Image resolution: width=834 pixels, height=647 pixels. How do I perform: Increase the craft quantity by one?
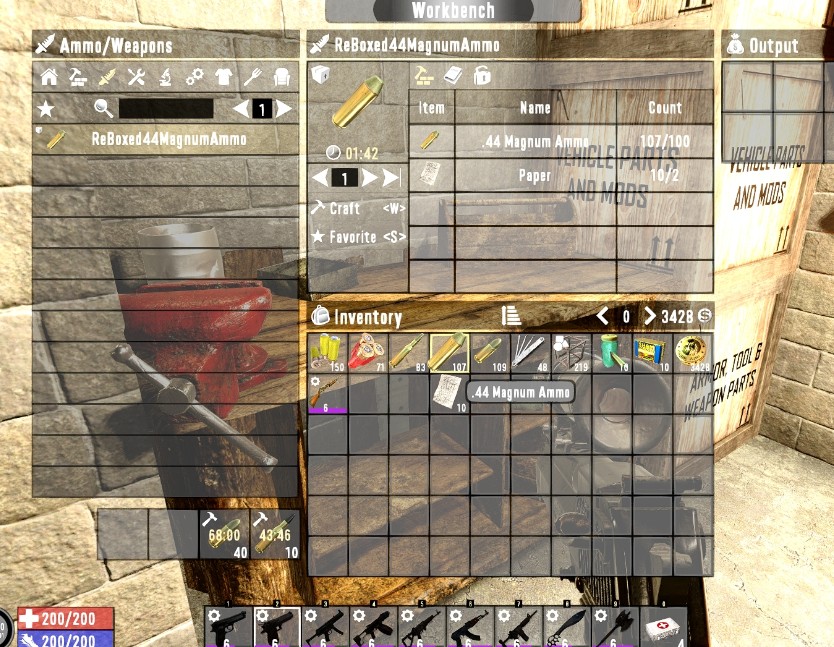(369, 178)
